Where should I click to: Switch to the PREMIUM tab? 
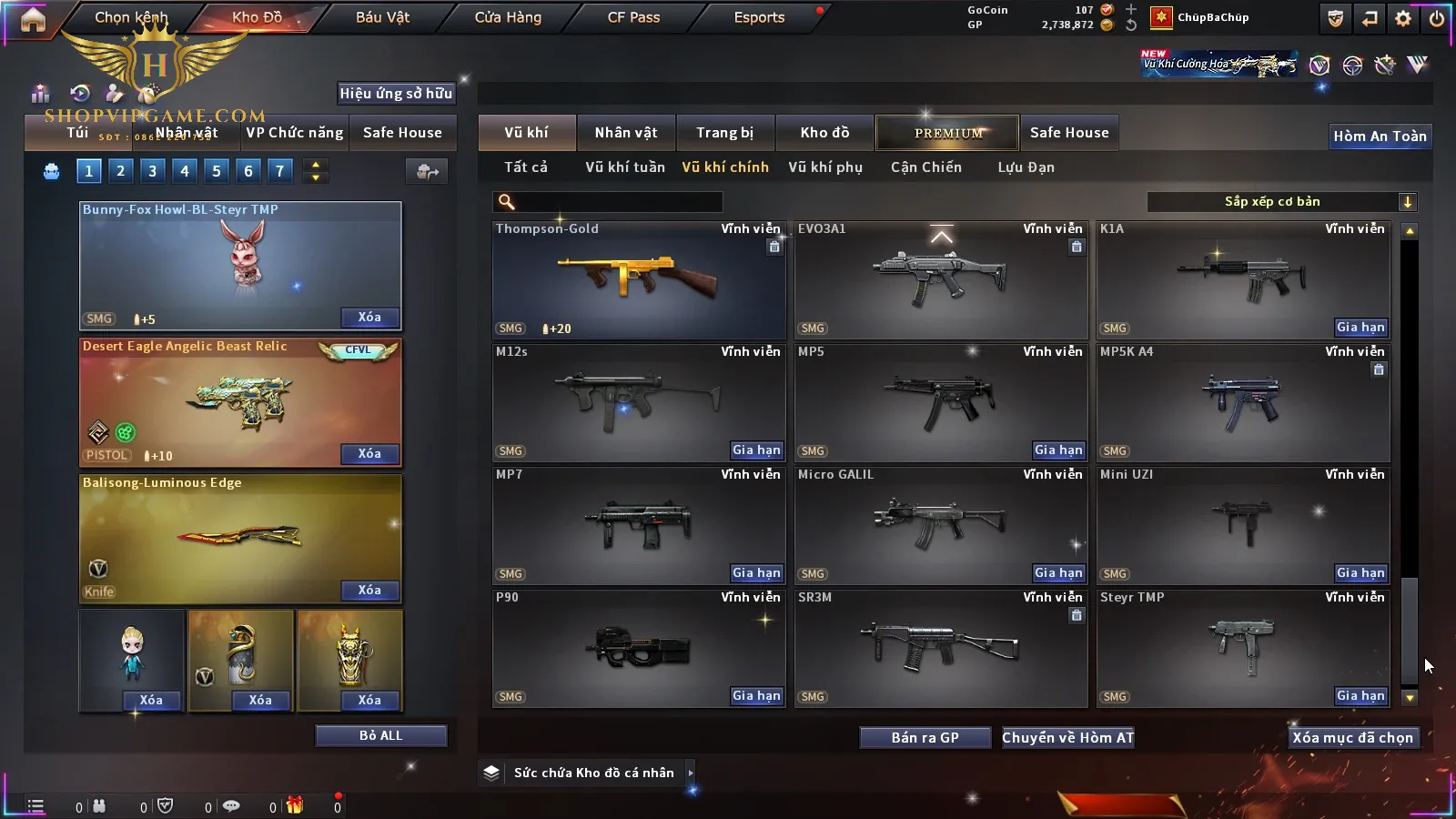tap(947, 133)
